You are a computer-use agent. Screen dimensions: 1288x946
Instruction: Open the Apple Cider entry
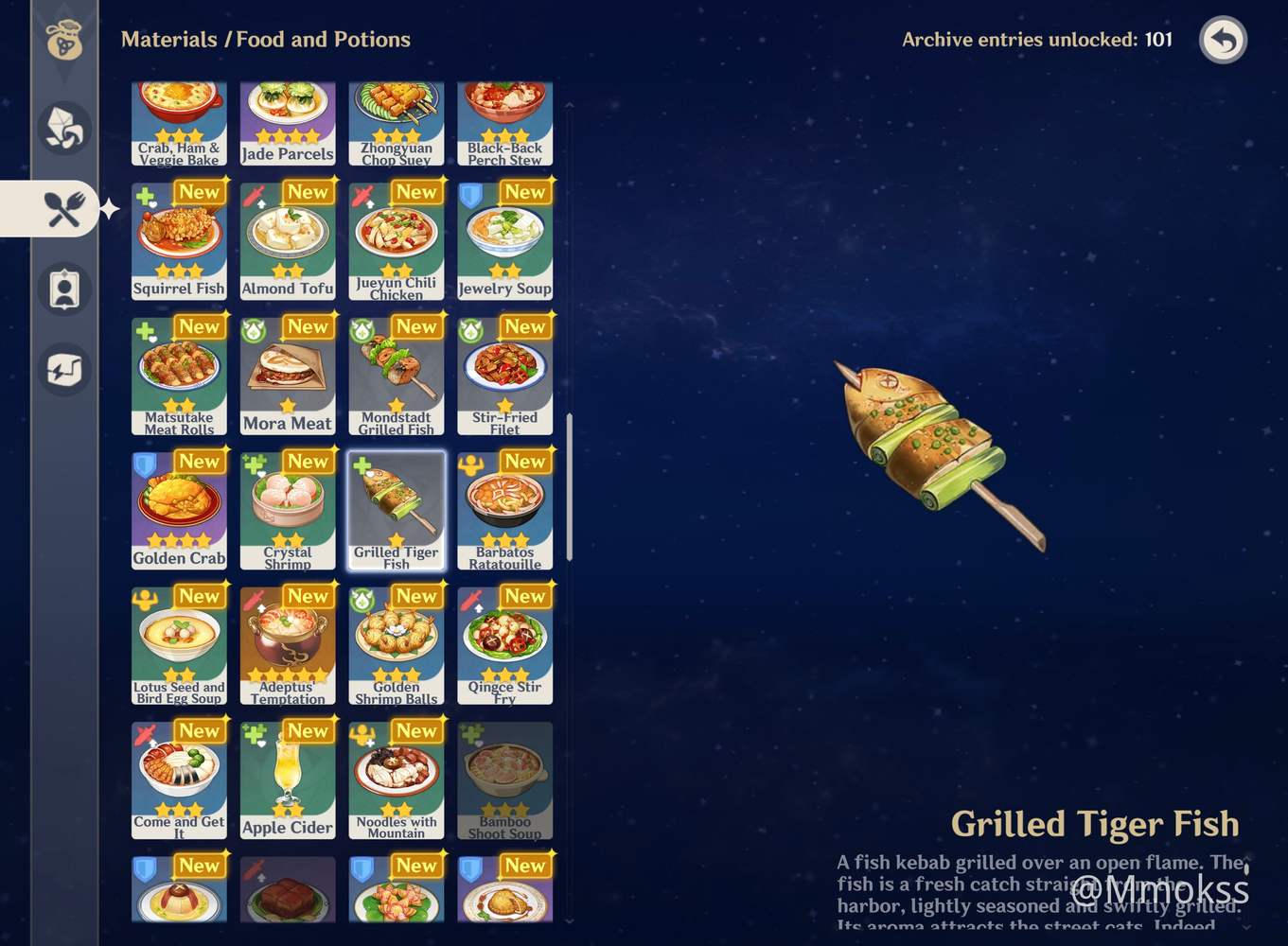(288, 779)
